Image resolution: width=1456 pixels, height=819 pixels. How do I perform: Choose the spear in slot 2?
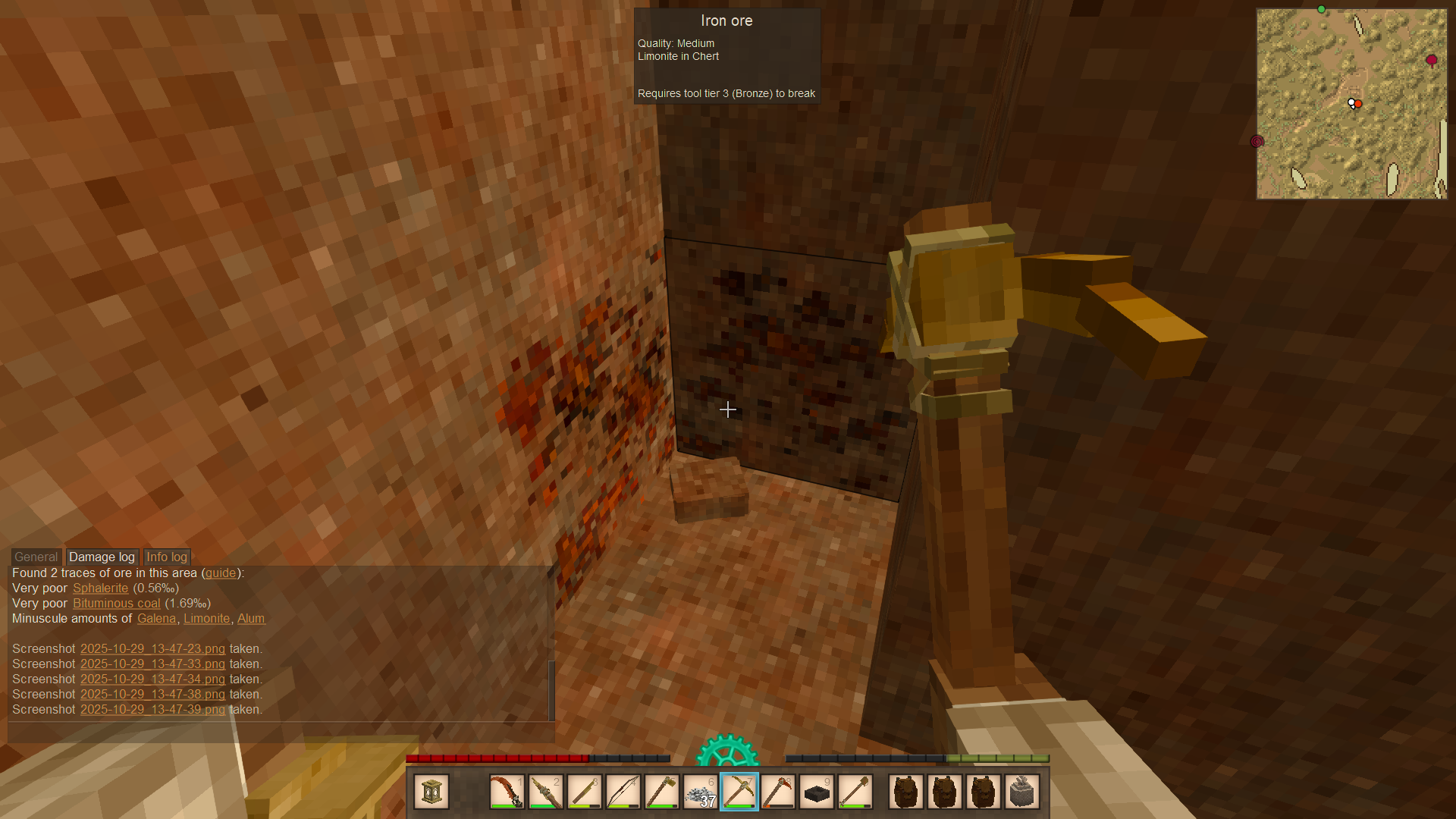(x=545, y=792)
